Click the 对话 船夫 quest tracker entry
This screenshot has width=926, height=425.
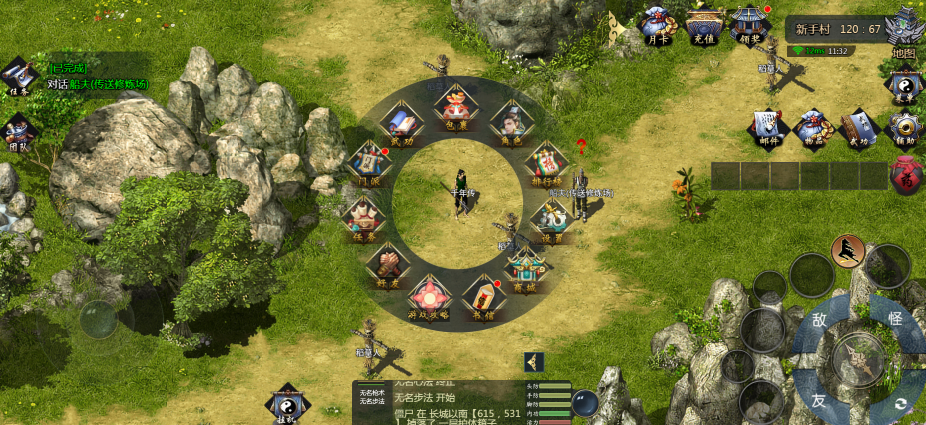coord(97,84)
